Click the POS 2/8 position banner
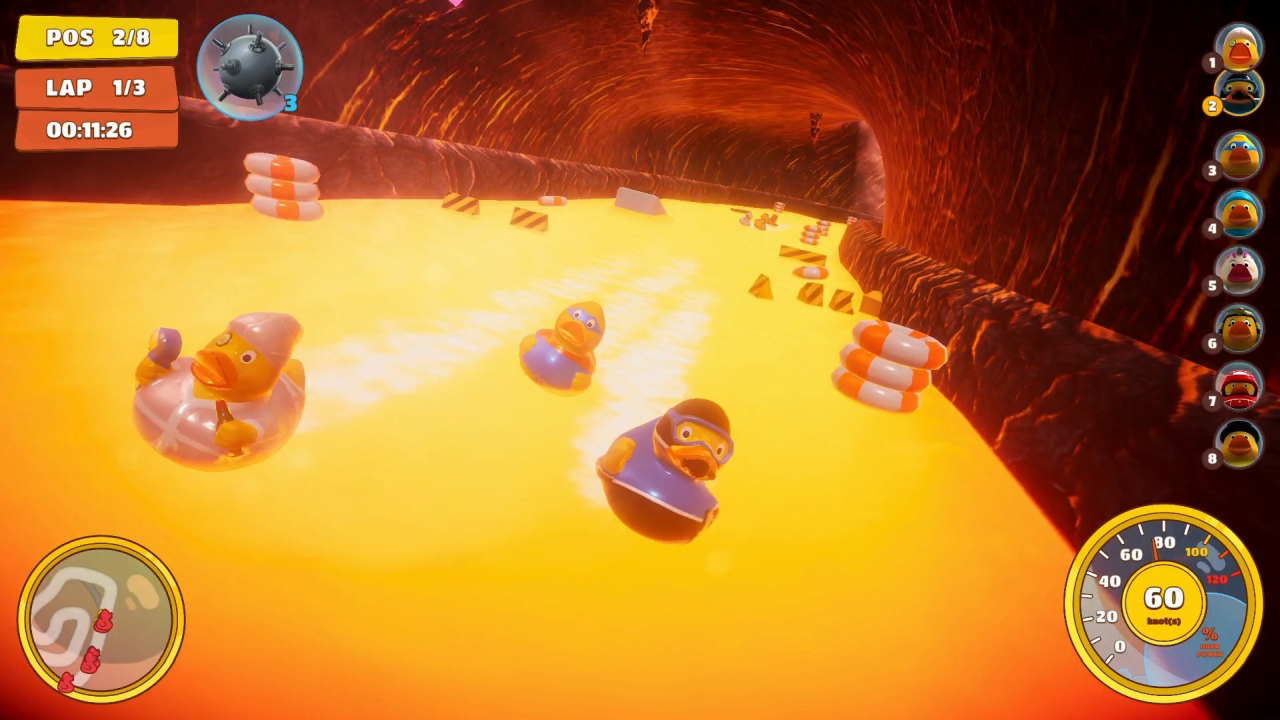This screenshot has width=1280, height=720. pos(95,39)
